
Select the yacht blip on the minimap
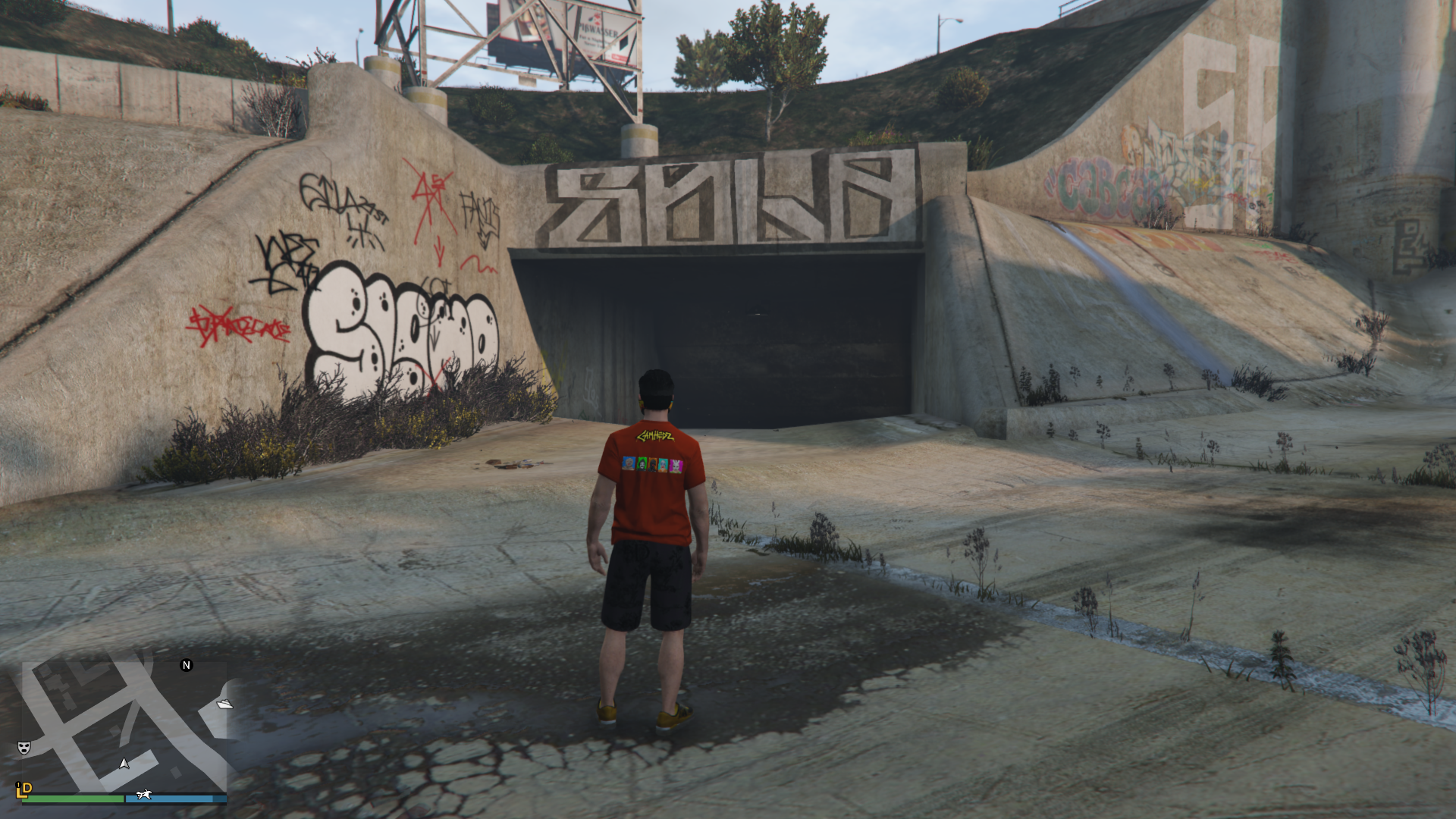pos(224,704)
